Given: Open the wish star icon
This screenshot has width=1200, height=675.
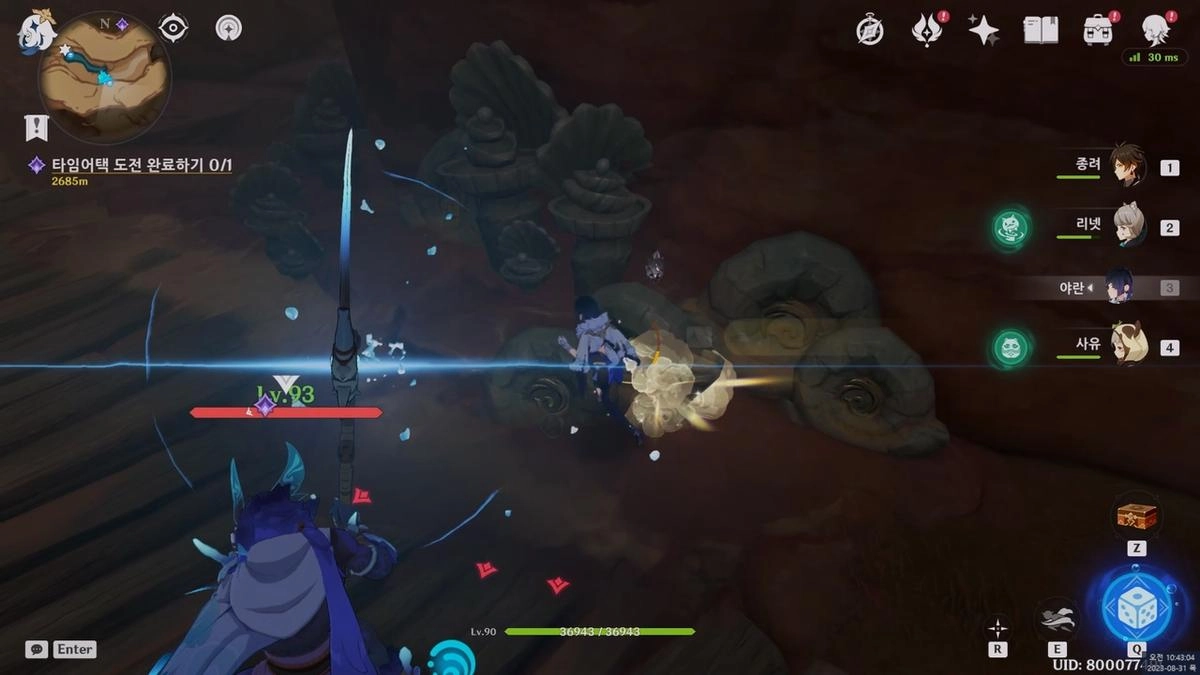Looking at the screenshot, I should click(x=984, y=30).
